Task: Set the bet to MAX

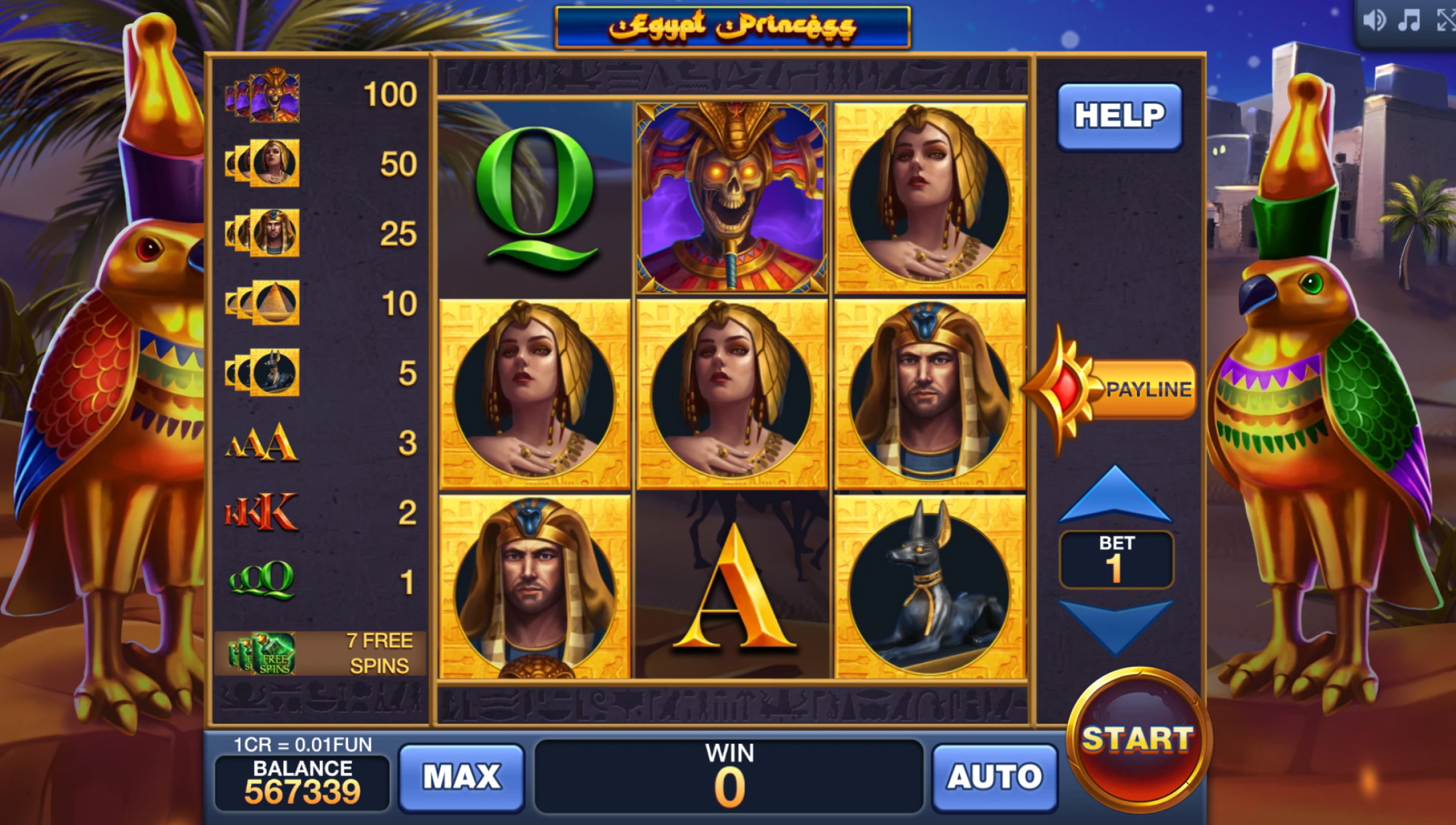Action: [x=462, y=776]
